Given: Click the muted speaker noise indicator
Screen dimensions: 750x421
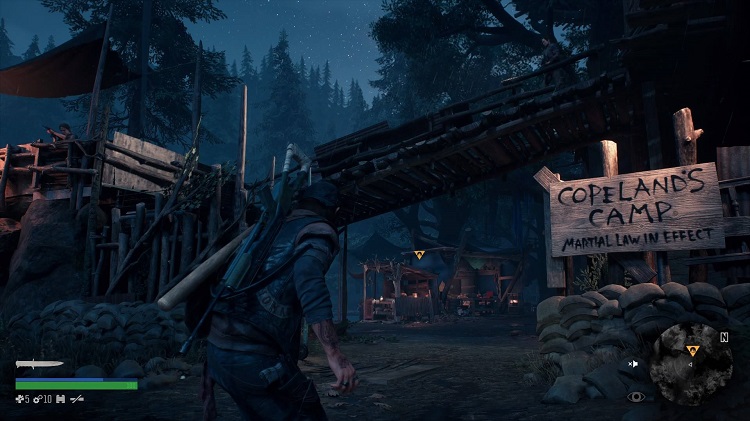Looking at the screenshot, I should 633,363.
